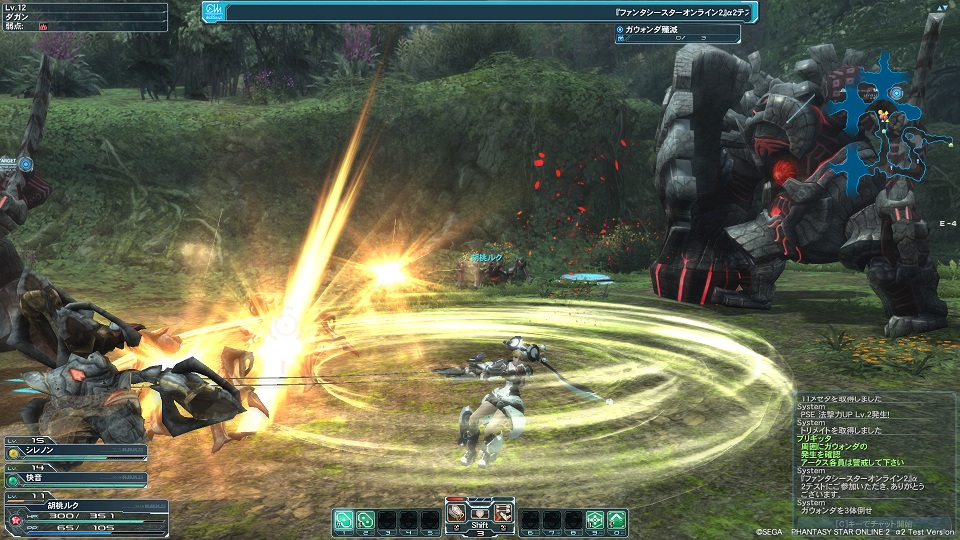Viewport: 960px width, 540px height.
Task: Select the right weapon palette action icon
Action: point(503,512)
